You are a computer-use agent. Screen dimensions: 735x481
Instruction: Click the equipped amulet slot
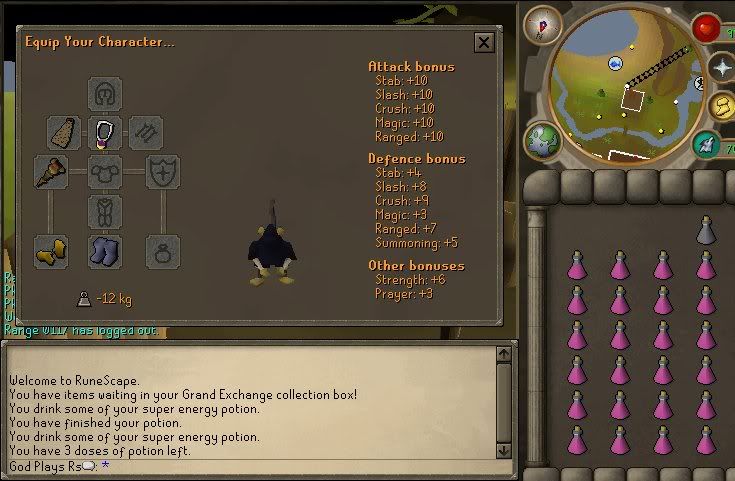[104, 132]
